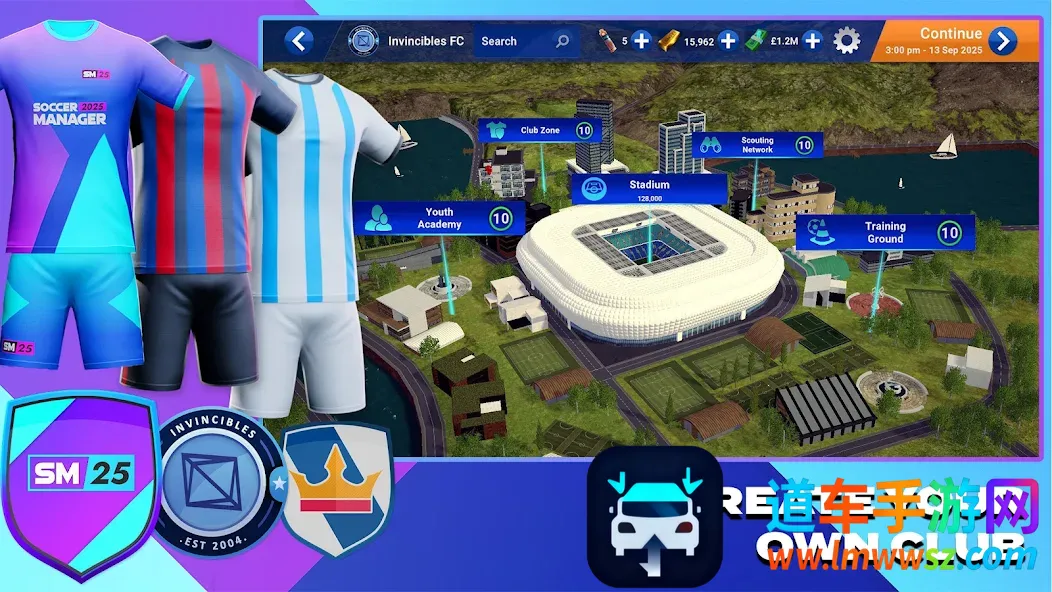
Task: Open the Club Zone facility
Action: (x=540, y=130)
